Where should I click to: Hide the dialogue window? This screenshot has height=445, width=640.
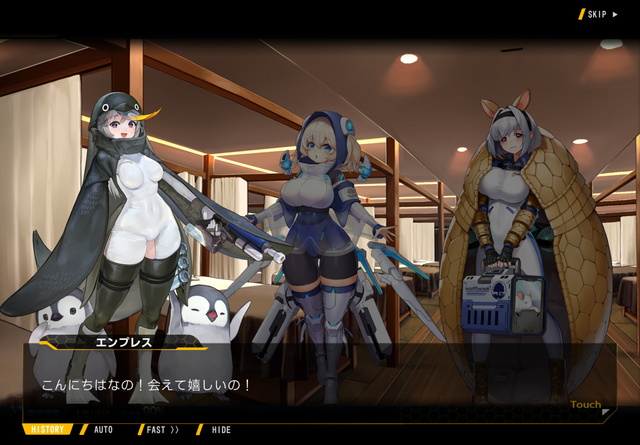point(220,430)
